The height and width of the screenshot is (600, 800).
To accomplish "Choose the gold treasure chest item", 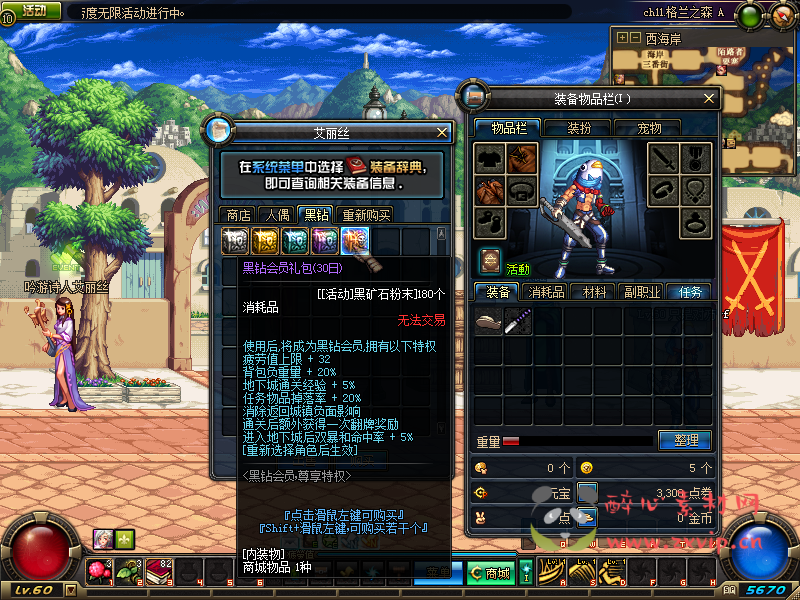I will (x=265, y=240).
